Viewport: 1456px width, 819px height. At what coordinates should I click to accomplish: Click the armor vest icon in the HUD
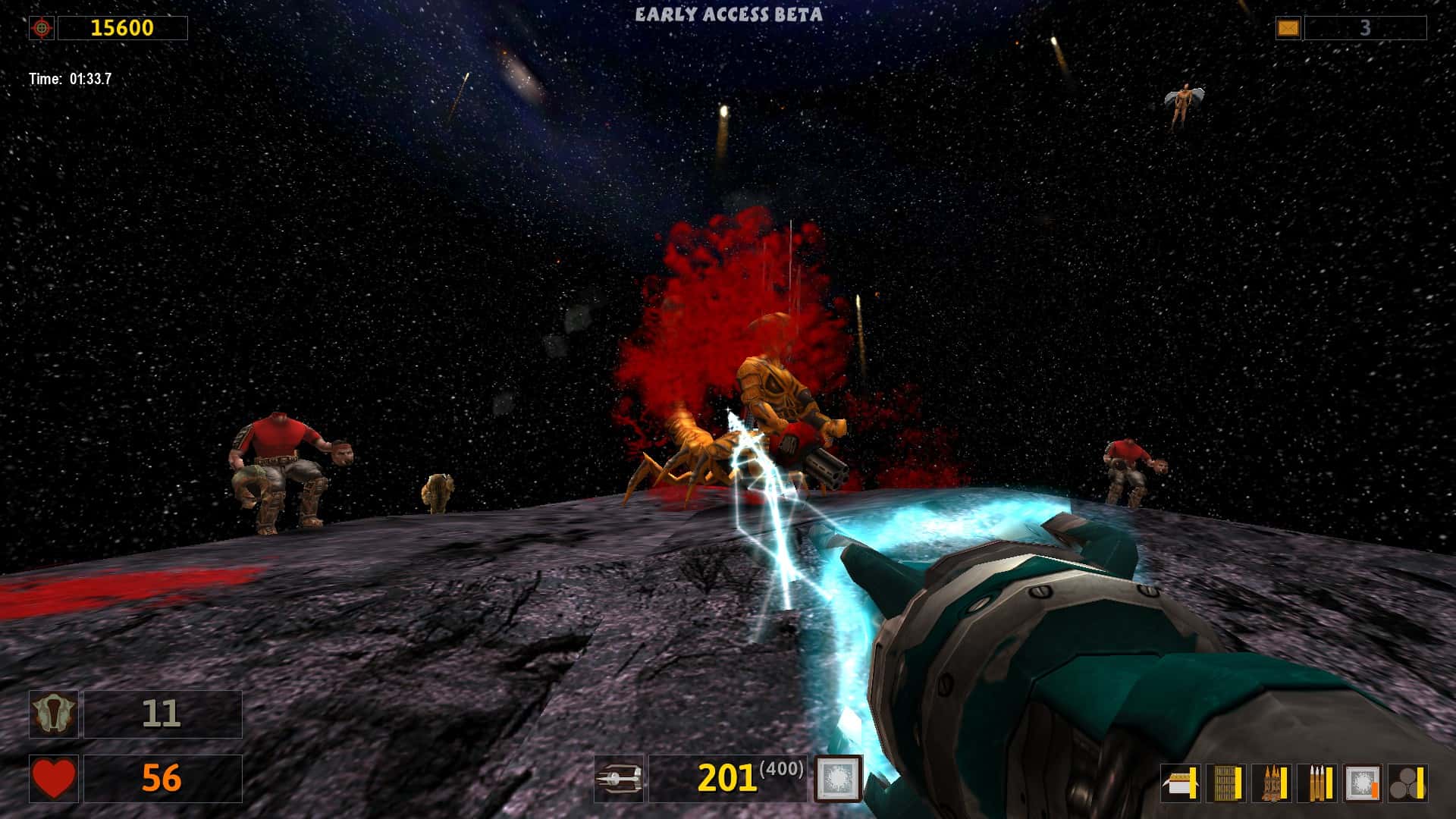(x=53, y=714)
